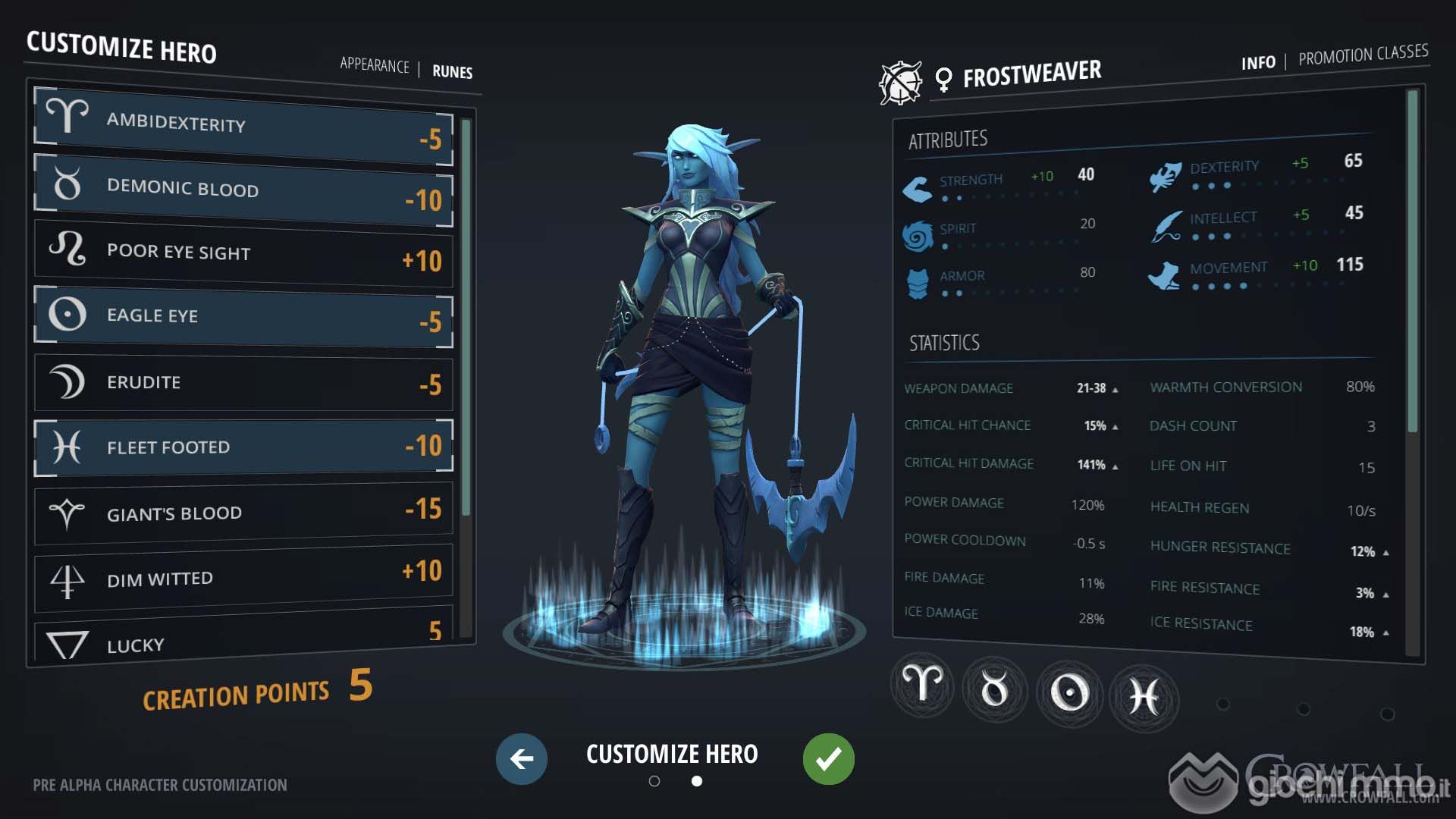Image resolution: width=1456 pixels, height=819 pixels.
Task: Click the equipped Pisces rune slot
Action: pyautogui.click(x=1143, y=696)
